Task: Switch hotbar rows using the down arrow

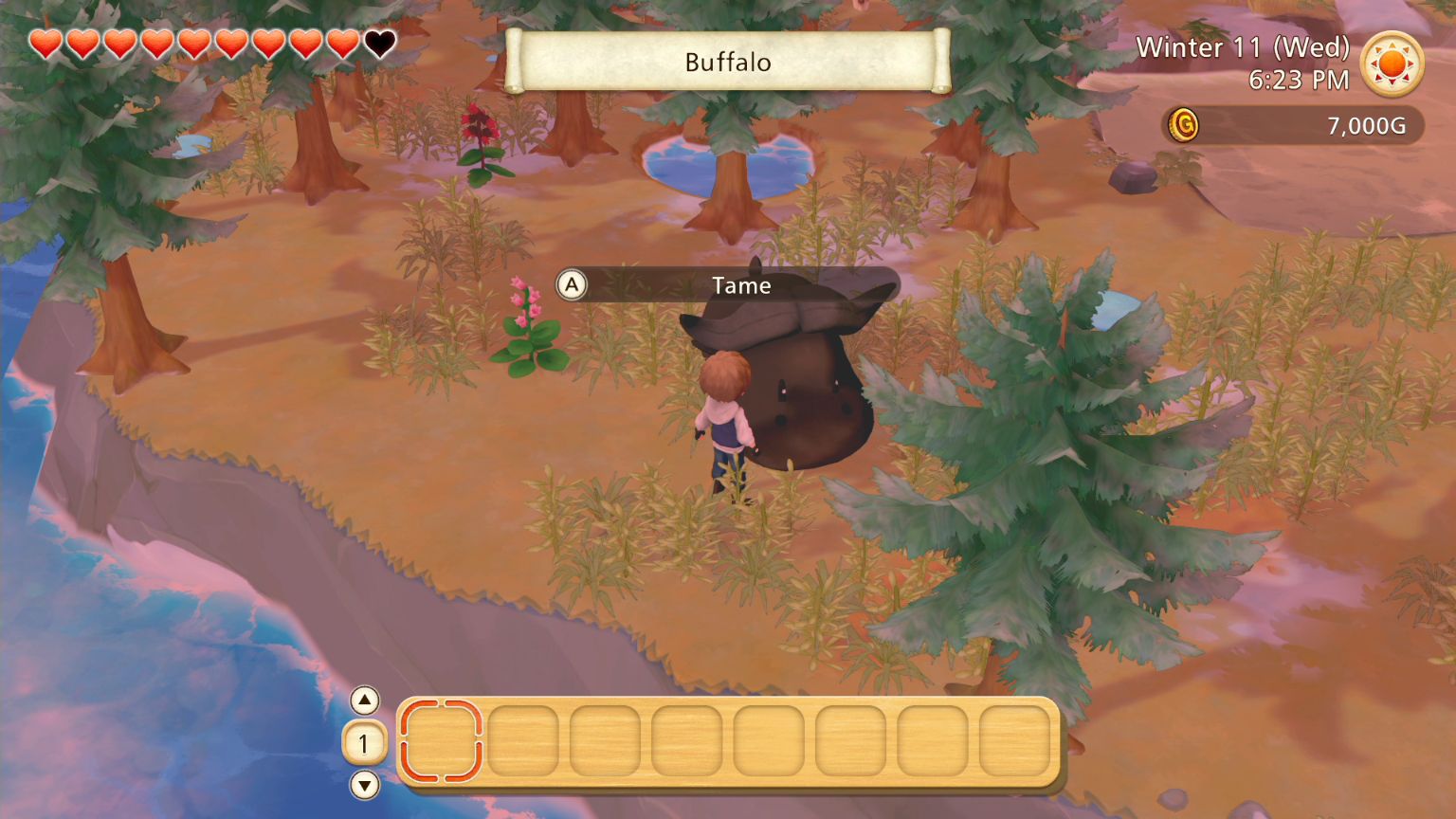Action: tap(364, 786)
